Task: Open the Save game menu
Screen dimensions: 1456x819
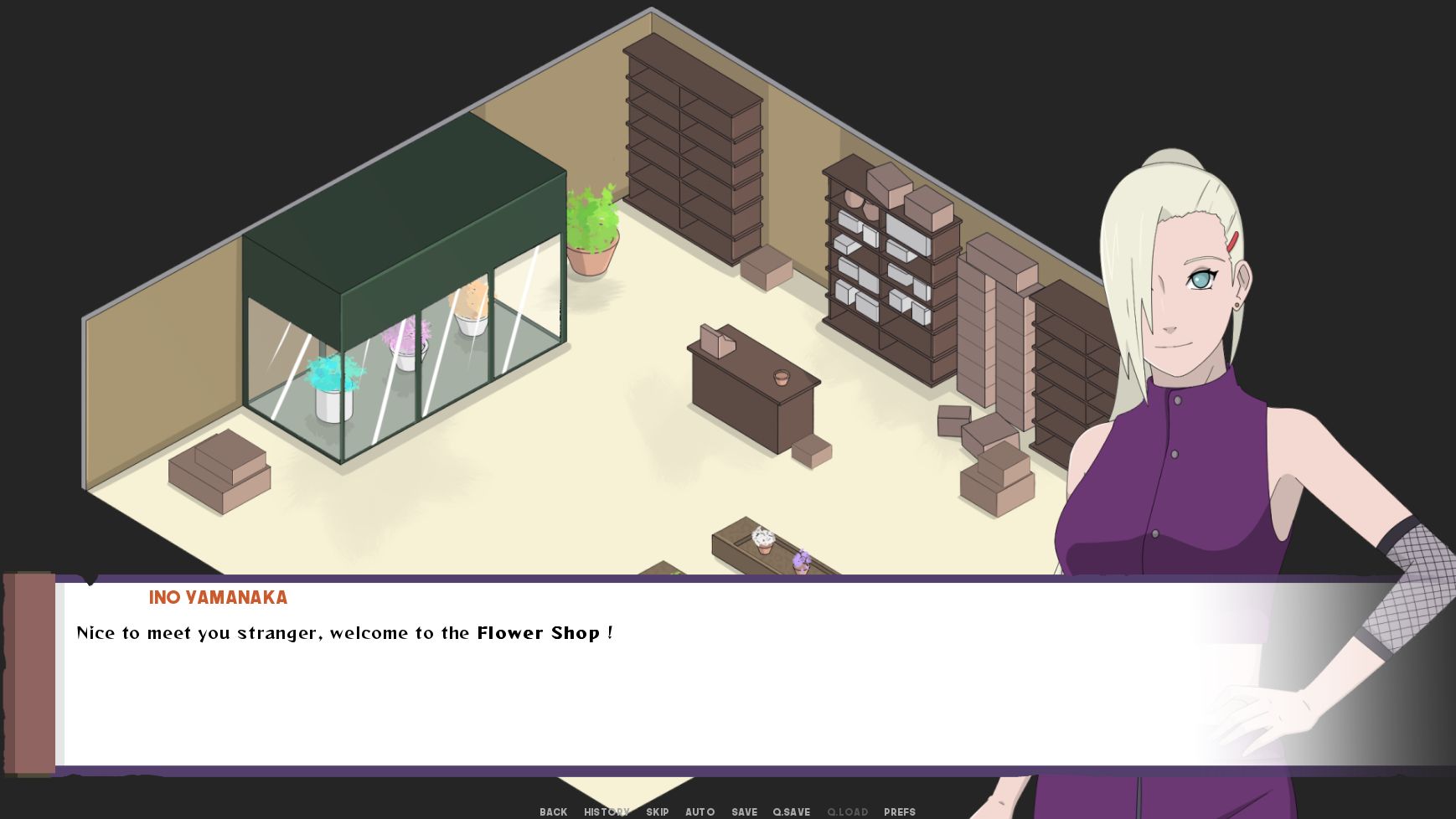Action: [x=744, y=811]
